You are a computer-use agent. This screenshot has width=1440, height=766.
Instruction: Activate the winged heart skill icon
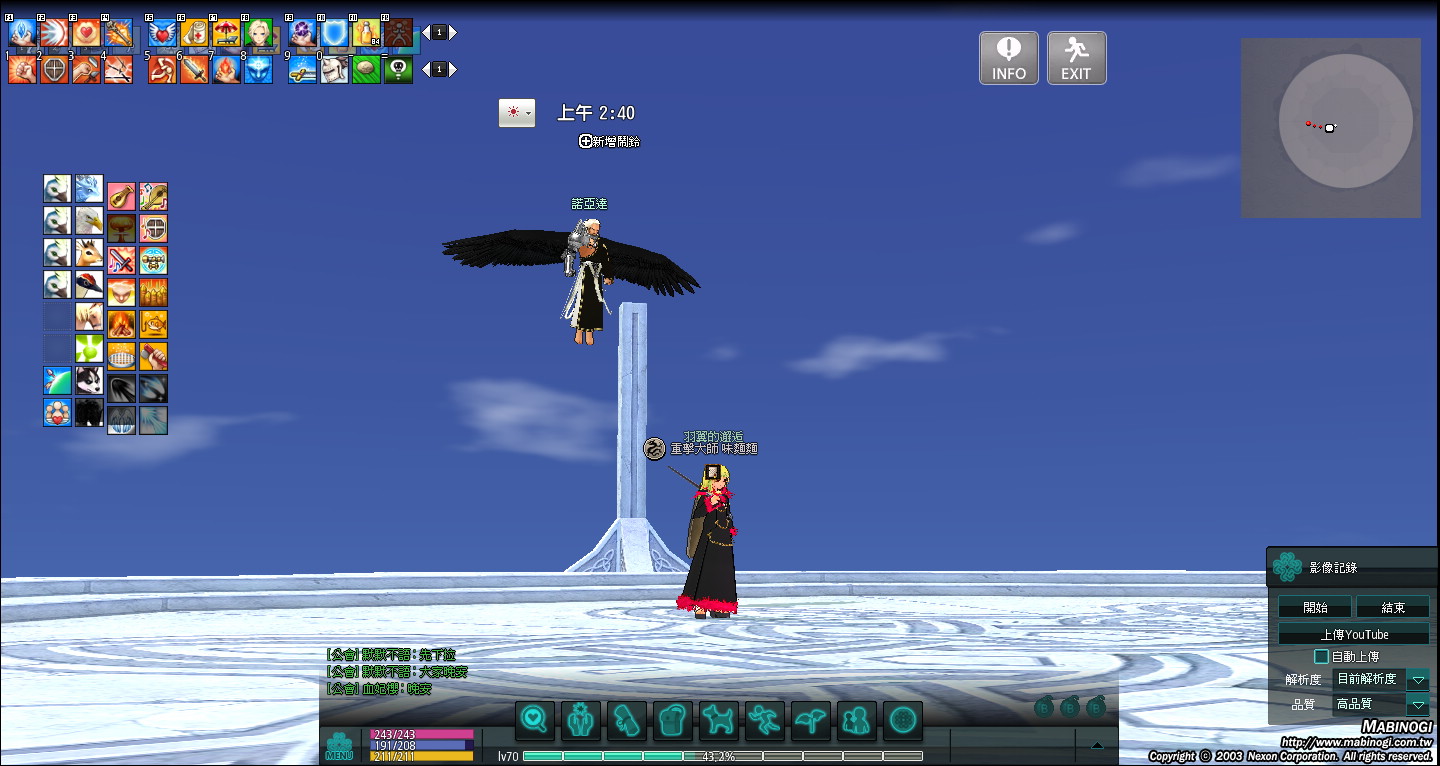(162, 33)
